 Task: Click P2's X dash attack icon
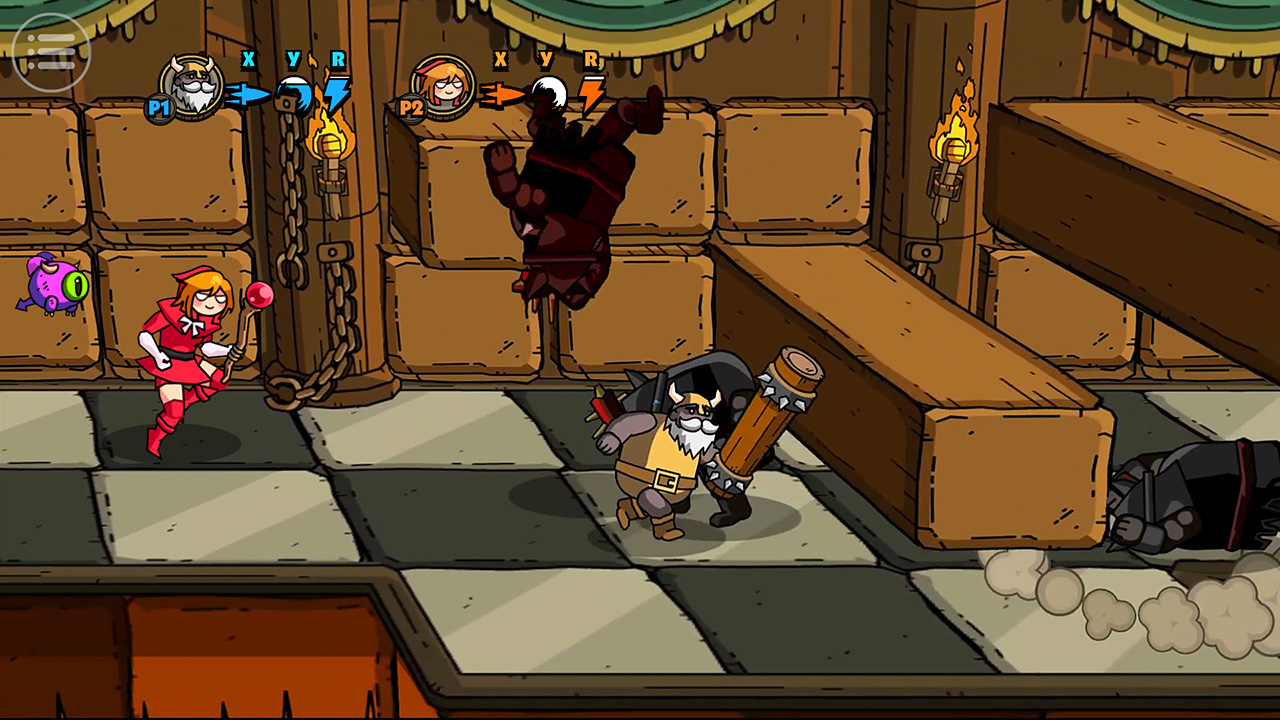500,95
